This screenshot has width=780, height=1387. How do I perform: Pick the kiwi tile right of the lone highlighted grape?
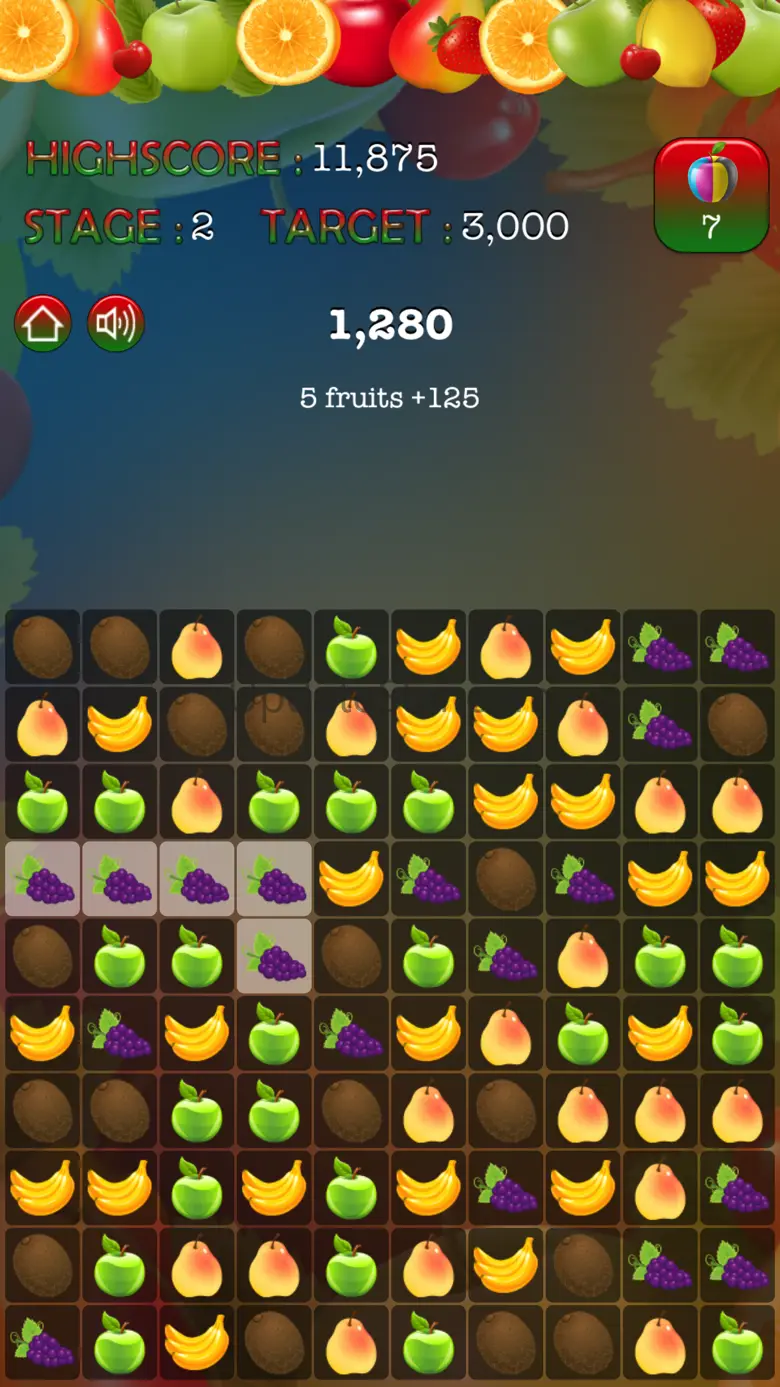tap(351, 956)
